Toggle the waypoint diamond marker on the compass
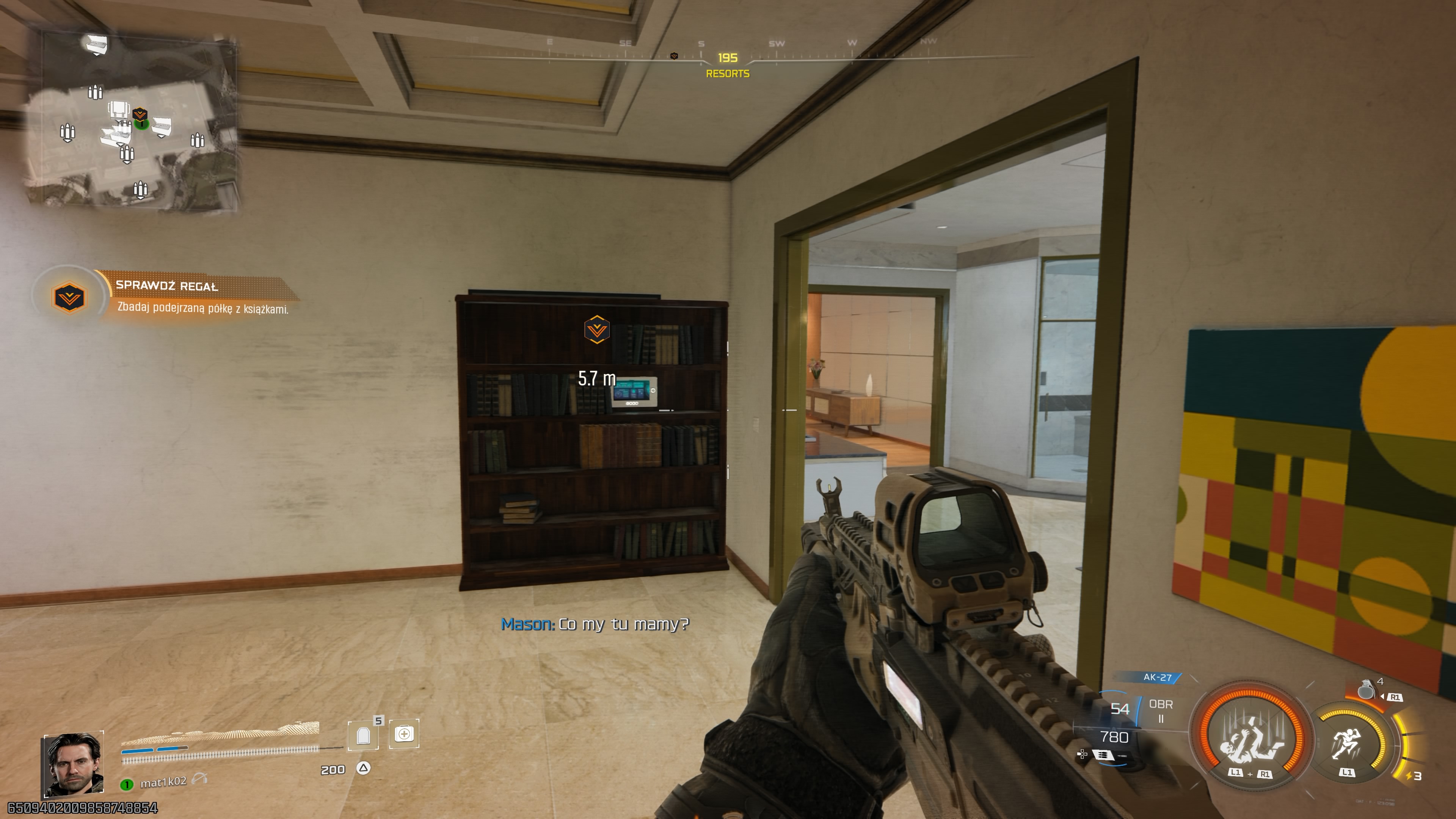 pos(674,55)
